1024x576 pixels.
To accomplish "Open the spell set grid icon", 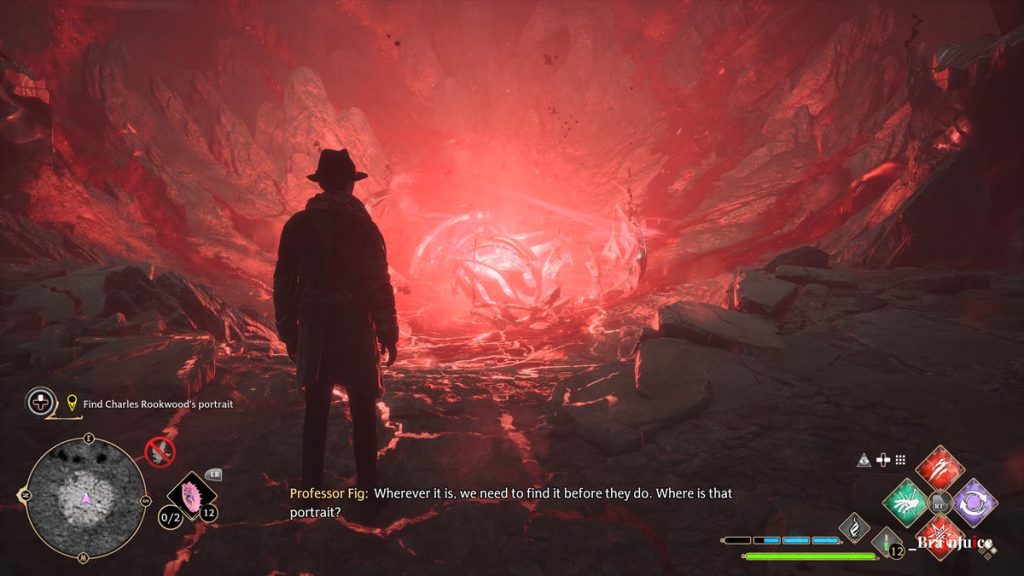I will coord(900,460).
